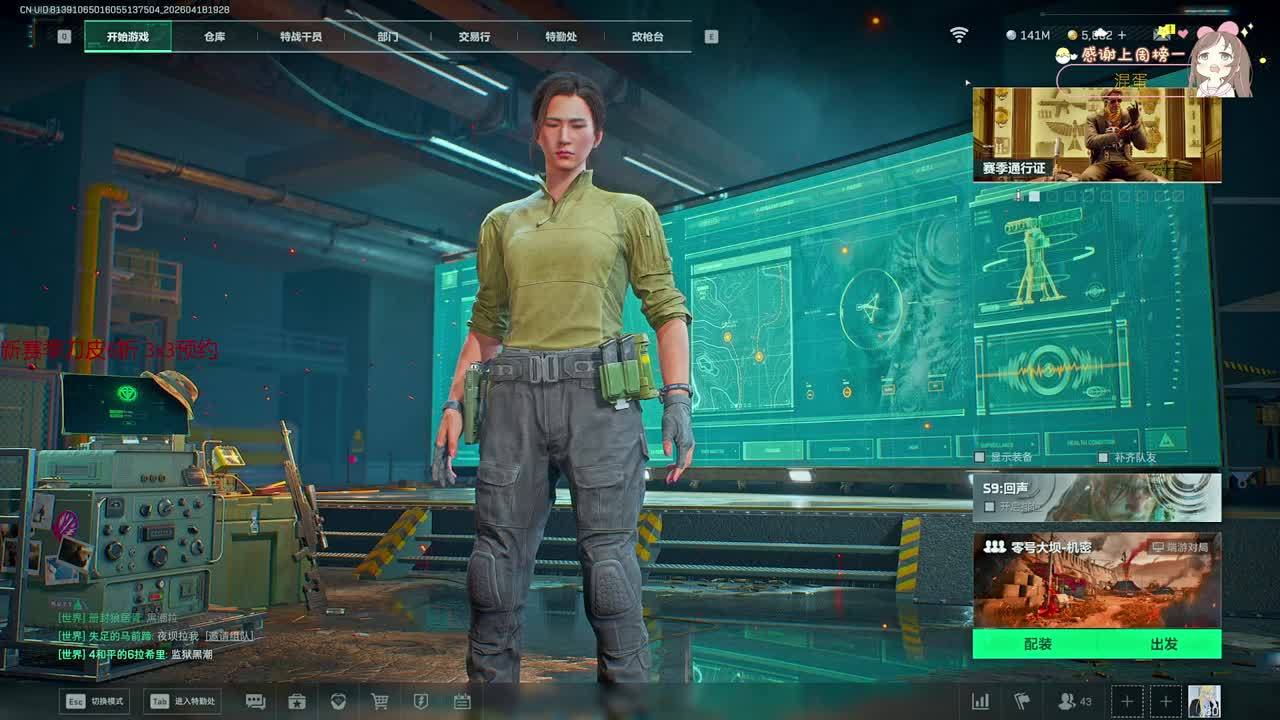Go to the 交易行 auction house tab

click(474, 37)
